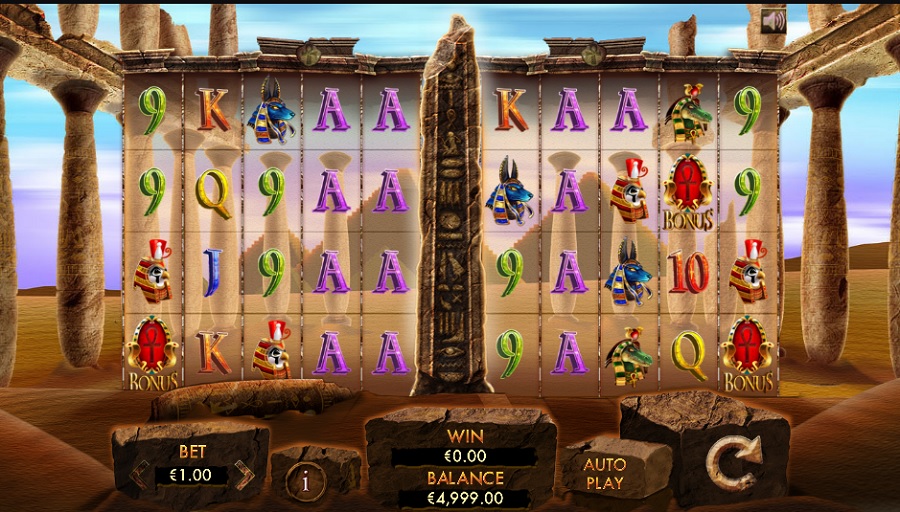This screenshot has width=900, height=512.
Task: Start Auto Play mode
Action: (x=604, y=474)
